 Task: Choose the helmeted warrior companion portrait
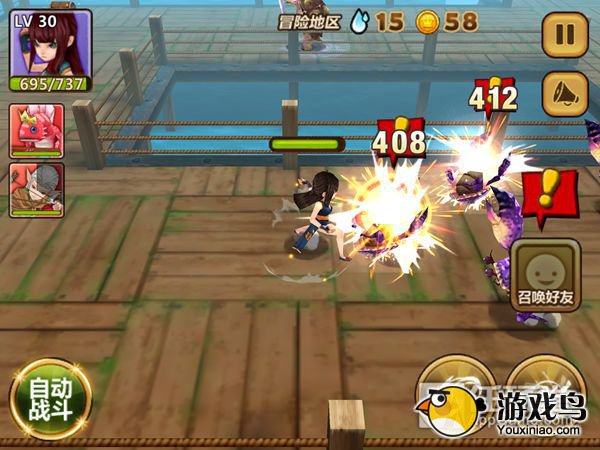tap(37, 189)
